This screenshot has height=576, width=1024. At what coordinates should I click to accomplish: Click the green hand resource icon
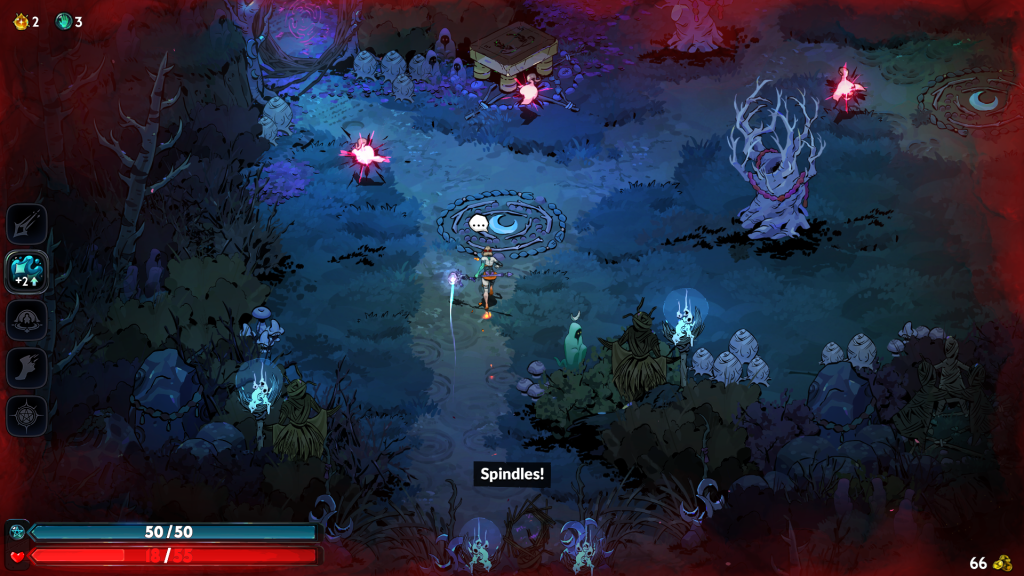[63, 21]
